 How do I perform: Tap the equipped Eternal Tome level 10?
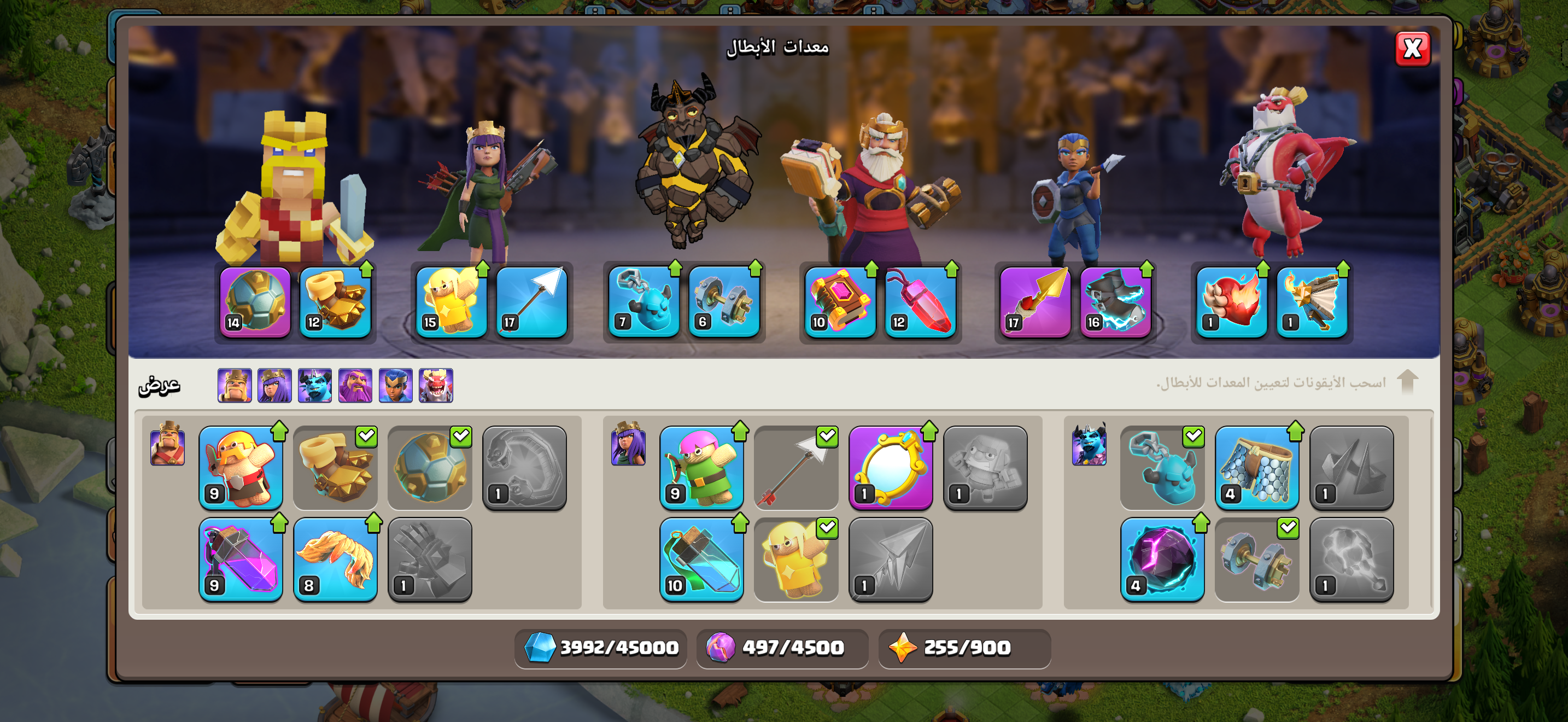tap(840, 302)
